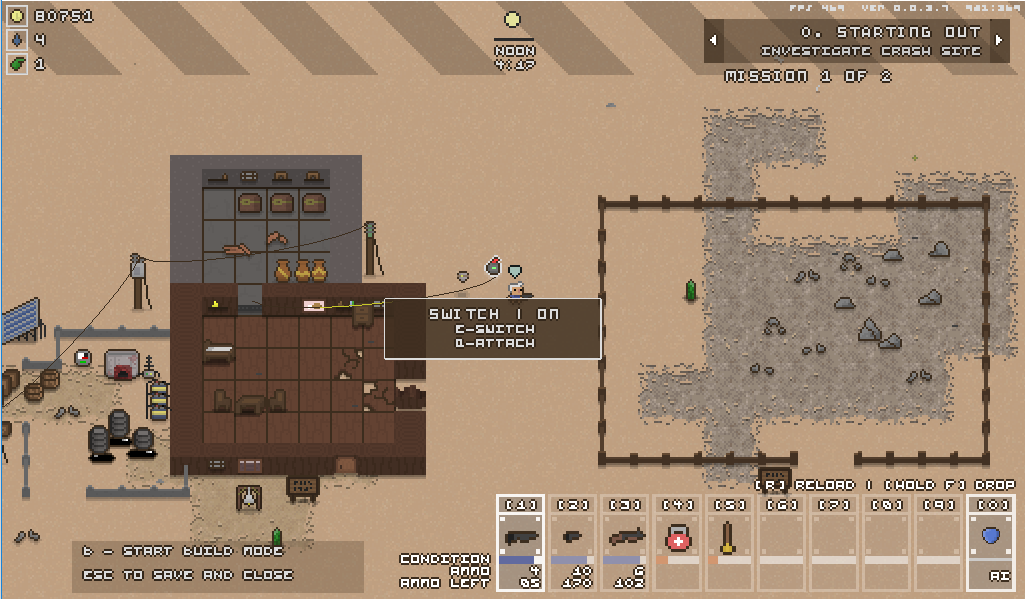Screen dimensions: 1025x599
Task: Open the Starting Out mission tracker
Action: 856,41
